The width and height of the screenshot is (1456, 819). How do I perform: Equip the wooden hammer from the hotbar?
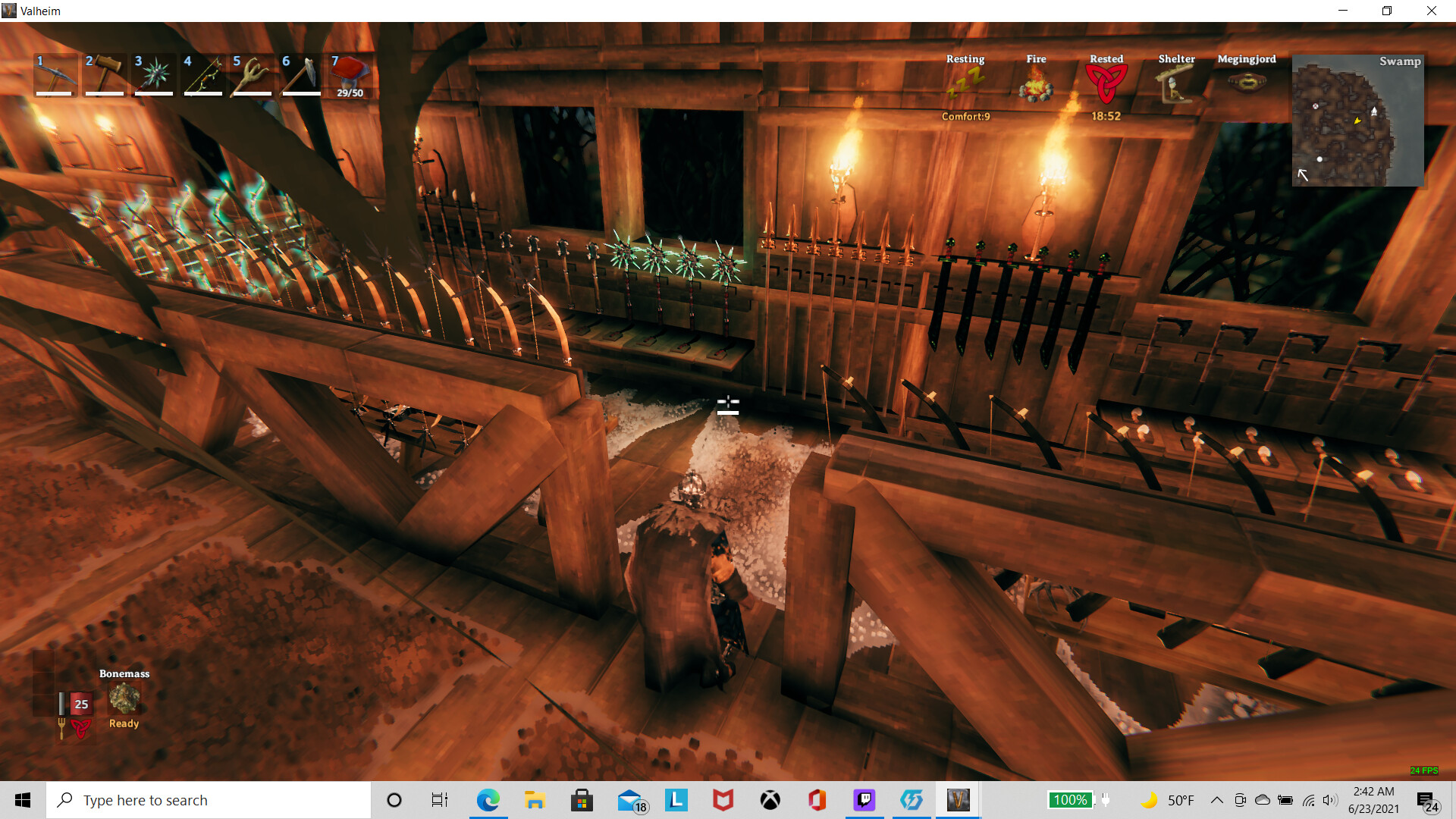(105, 74)
